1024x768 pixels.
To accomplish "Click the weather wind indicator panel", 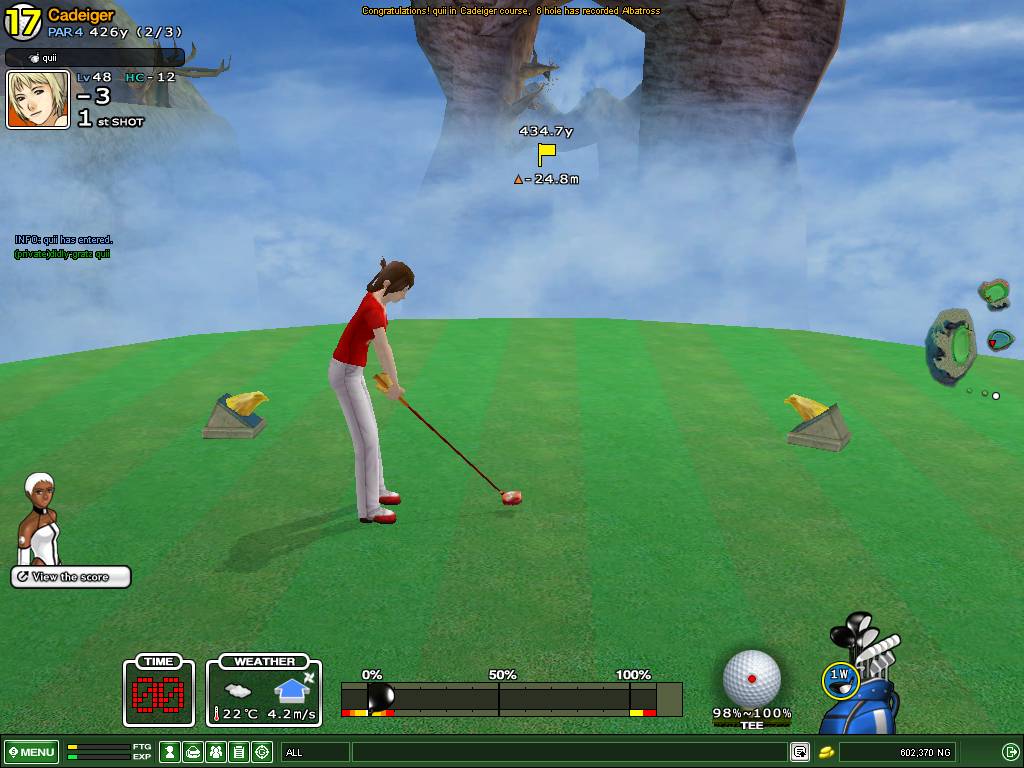I will (264, 692).
